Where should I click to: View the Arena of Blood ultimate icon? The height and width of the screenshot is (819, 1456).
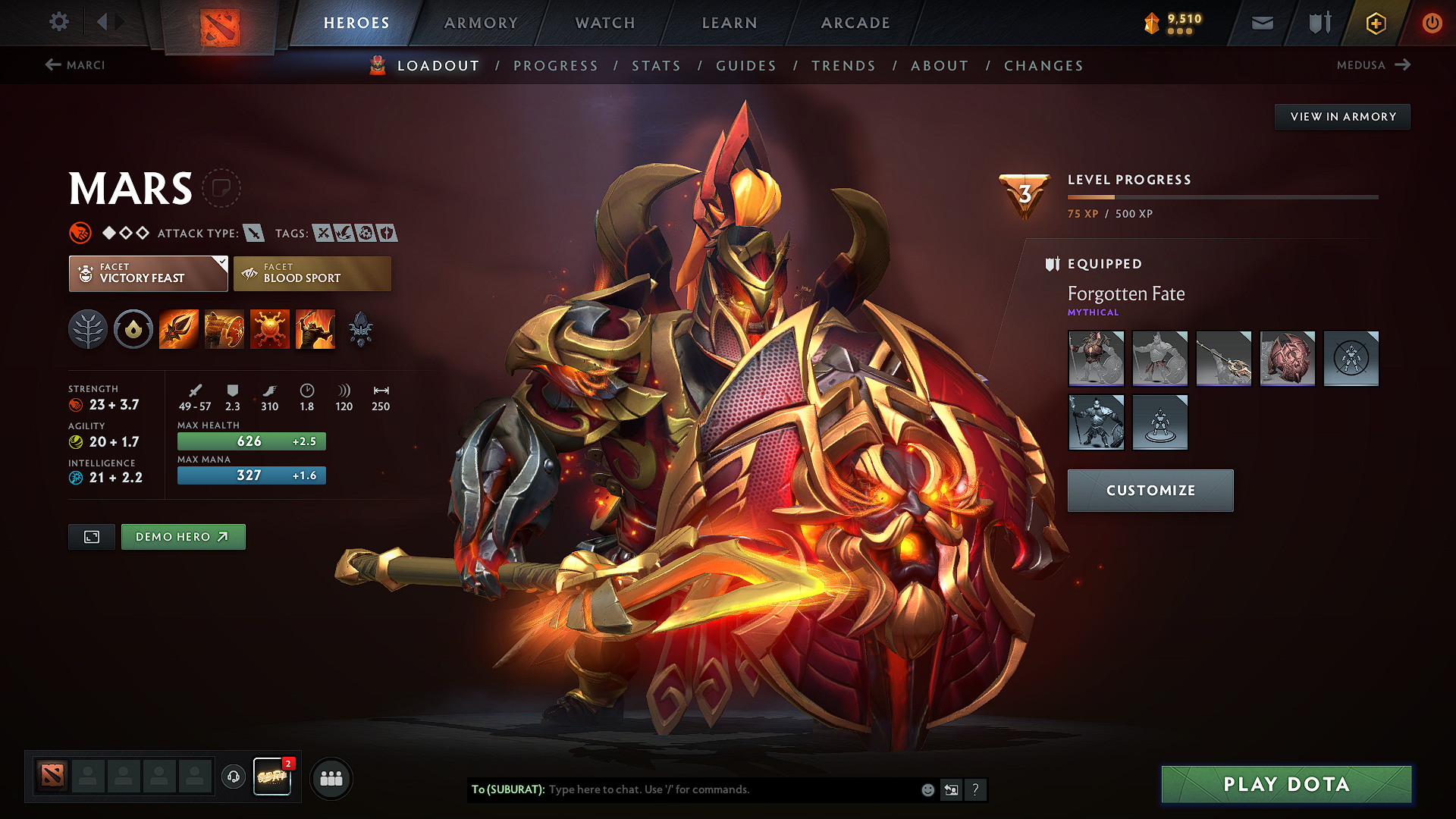click(x=315, y=328)
